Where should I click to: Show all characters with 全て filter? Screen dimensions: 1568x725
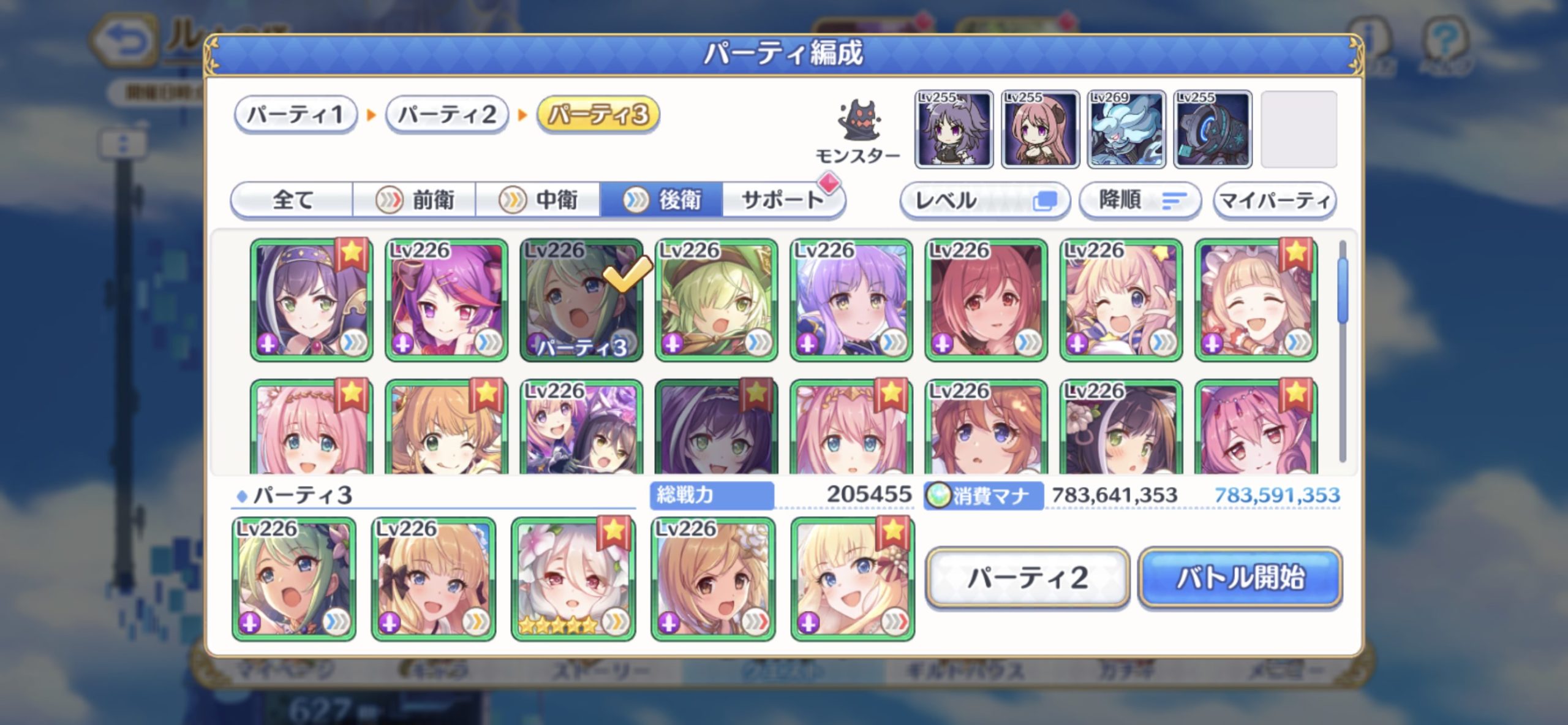pyautogui.click(x=292, y=200)
